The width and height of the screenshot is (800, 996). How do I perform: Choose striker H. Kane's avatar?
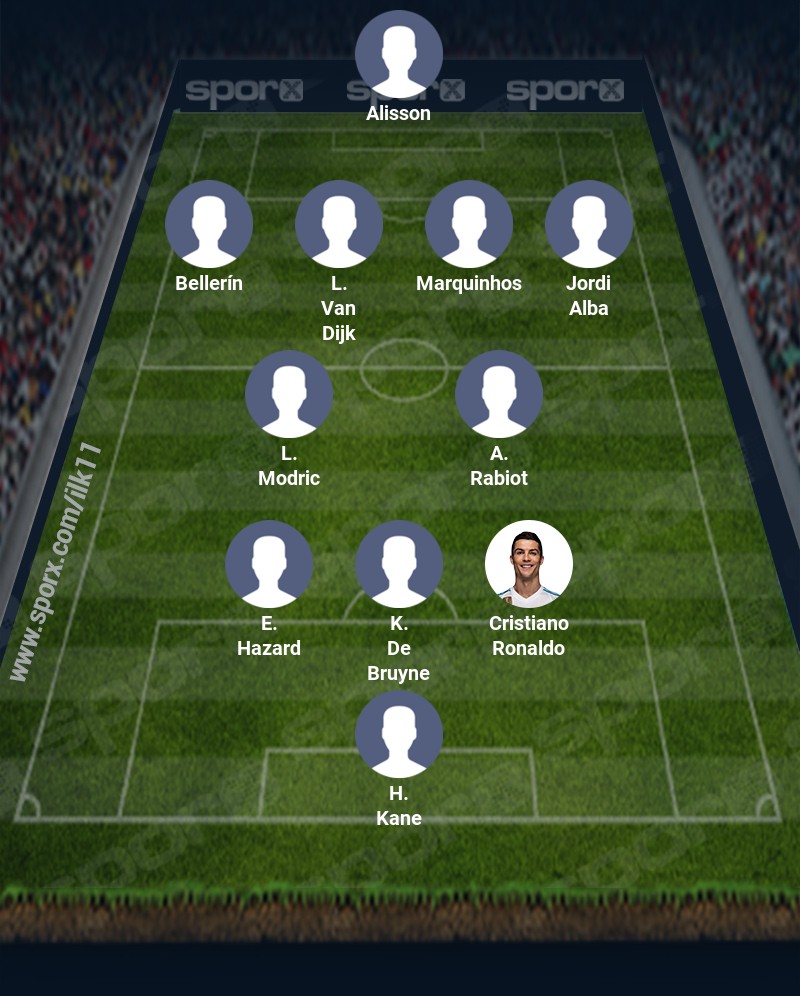399,734
